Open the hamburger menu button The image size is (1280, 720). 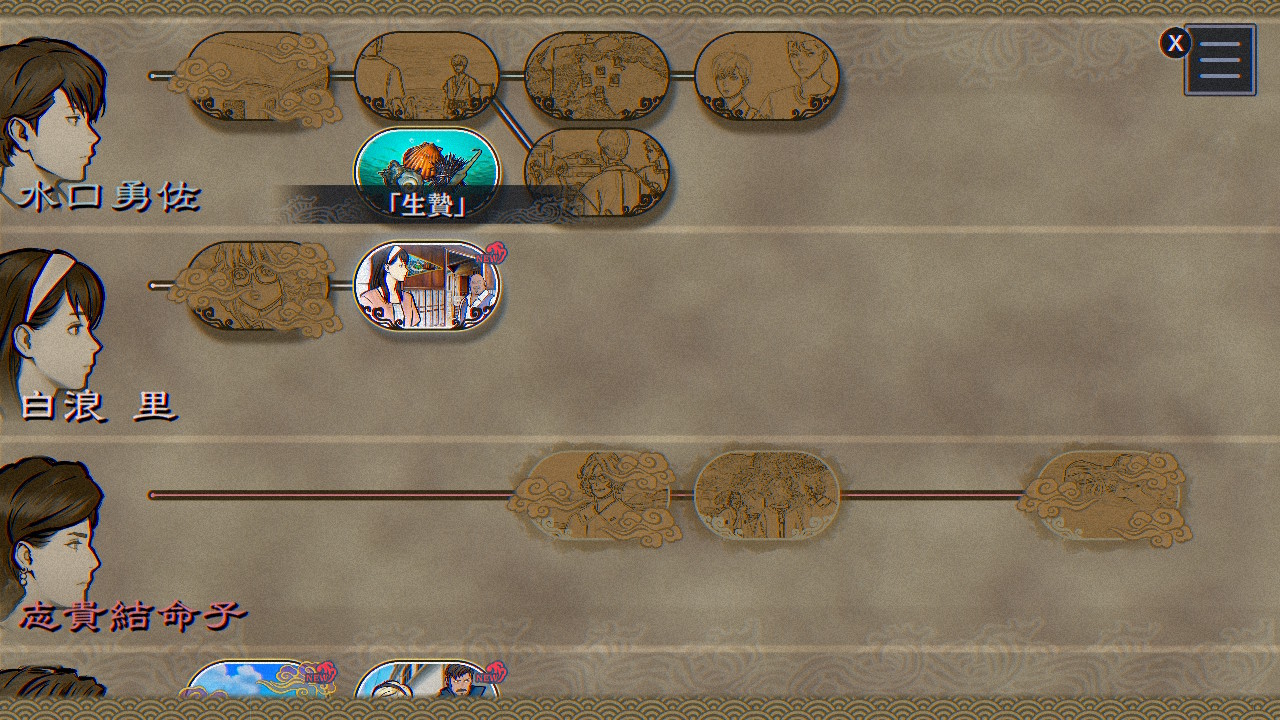[x=1220, y=60]
